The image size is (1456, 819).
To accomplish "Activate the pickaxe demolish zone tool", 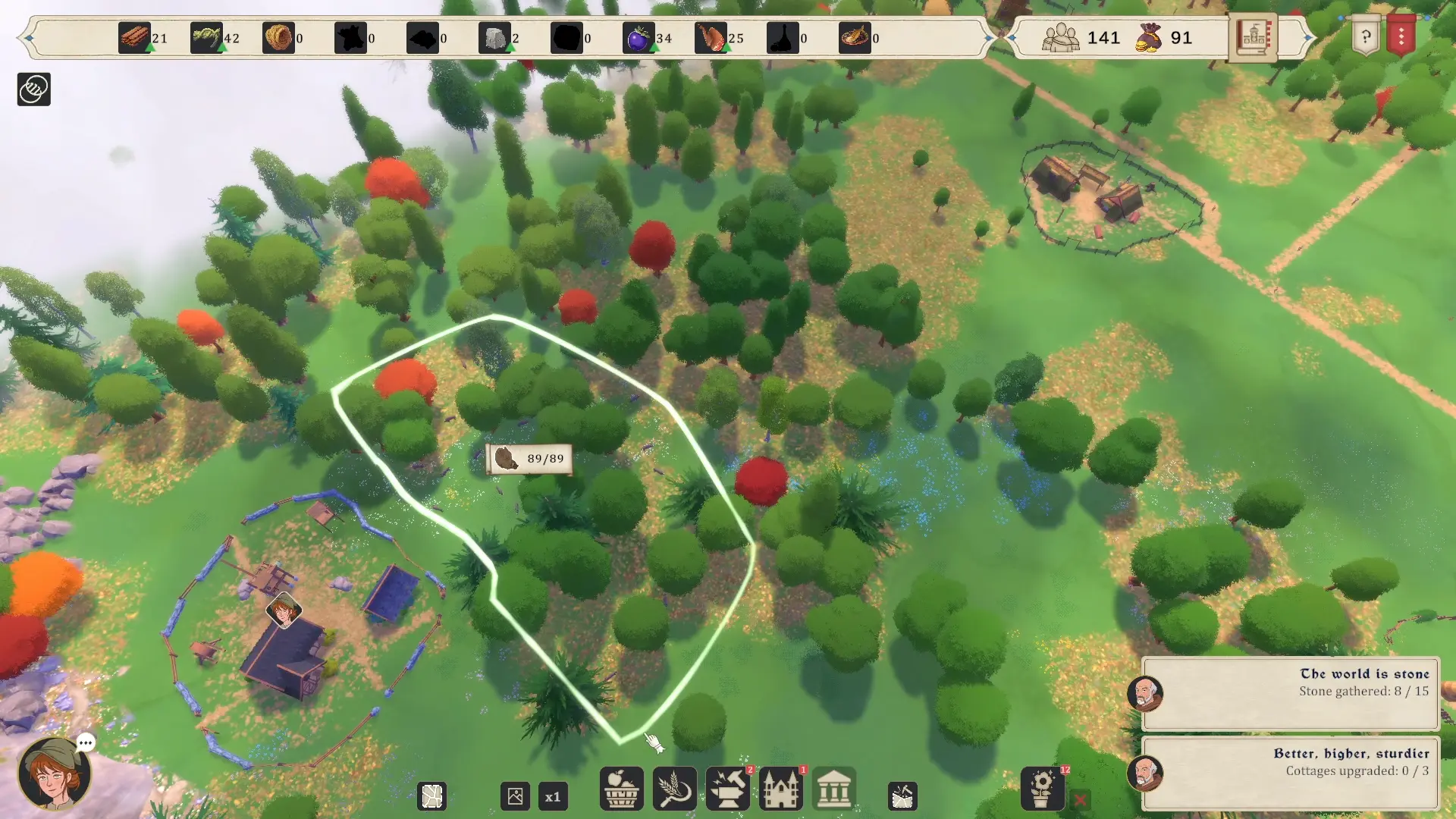I will tap(902, 796).
